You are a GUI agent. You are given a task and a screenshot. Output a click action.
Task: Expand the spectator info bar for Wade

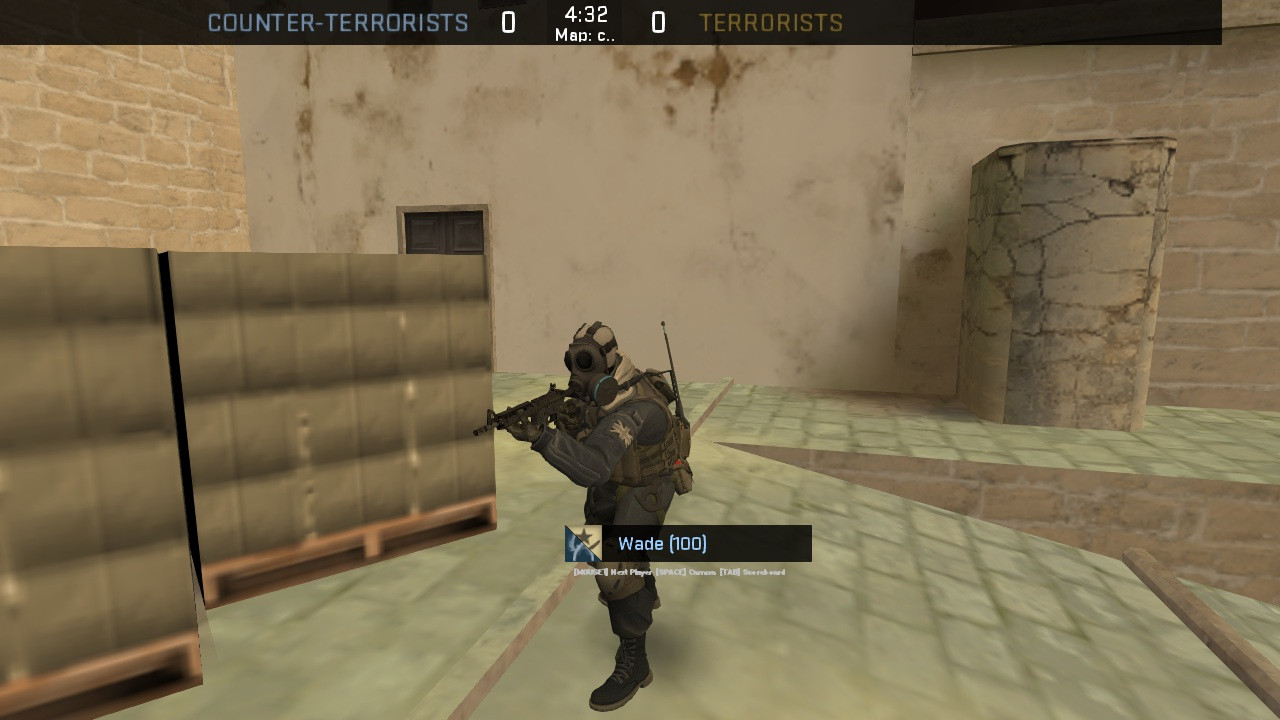pos(686,543)
